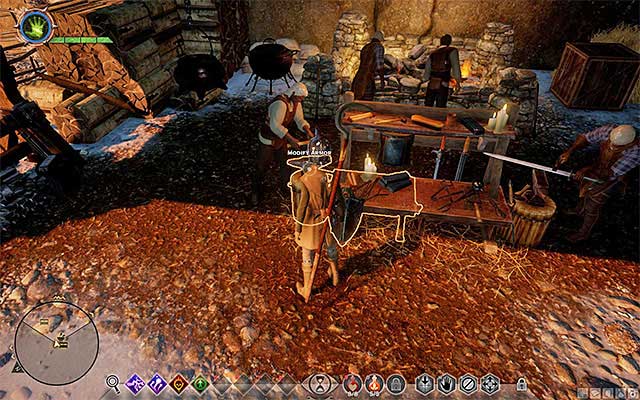Viewport: 640px width, 400px height.
Task: Click the hourglass tactical pause icon
Action: (x=319, y=383)
